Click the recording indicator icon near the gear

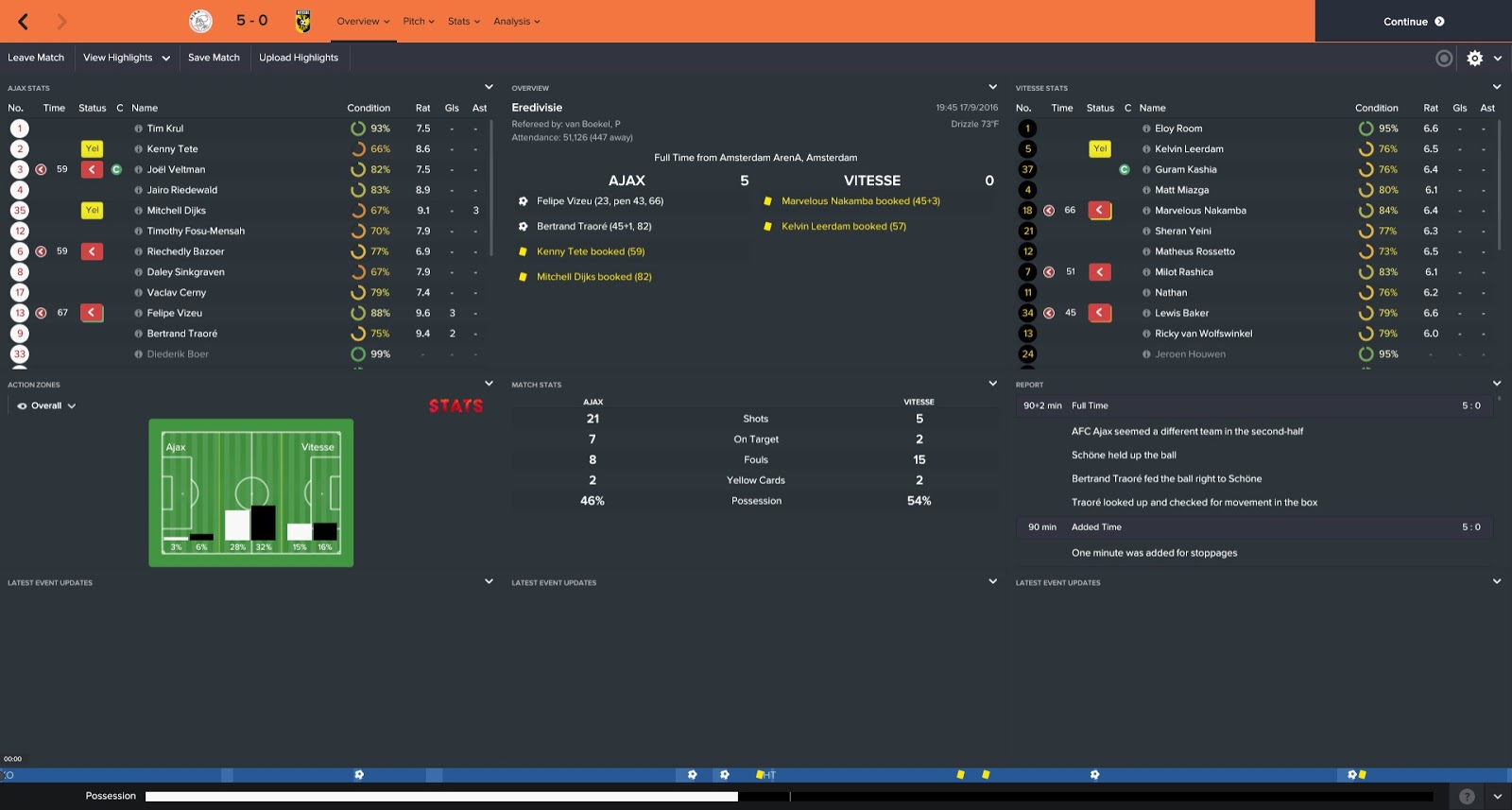(1443, 58)
